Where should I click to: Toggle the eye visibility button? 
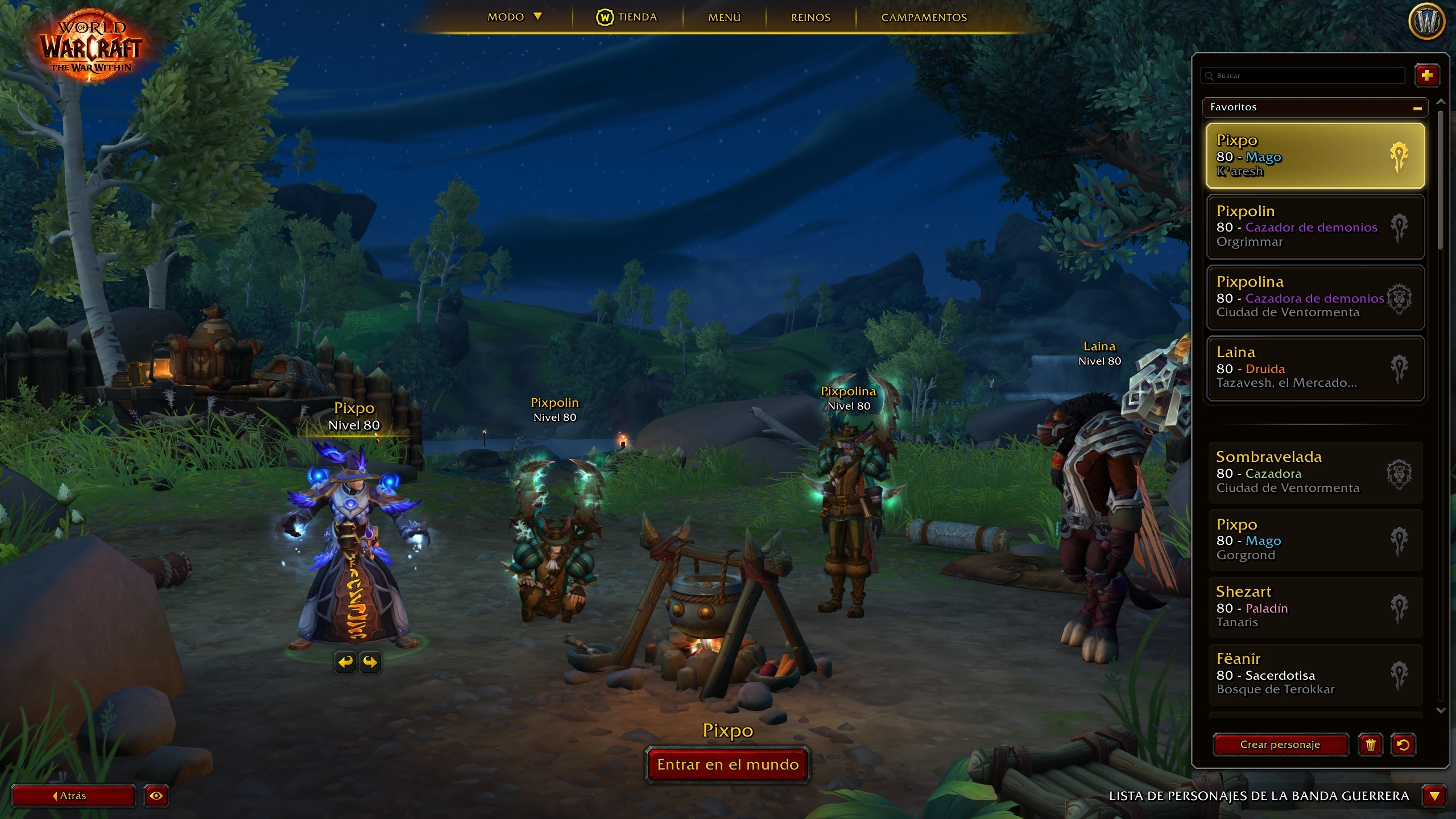156,796
